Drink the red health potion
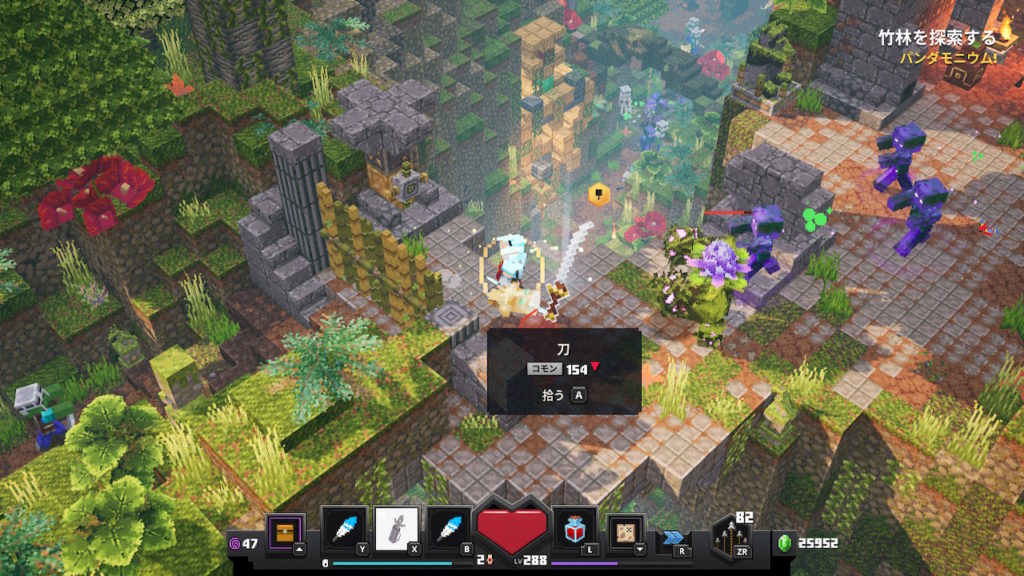The image size is (1024, 576). click(x=576, y=529)
